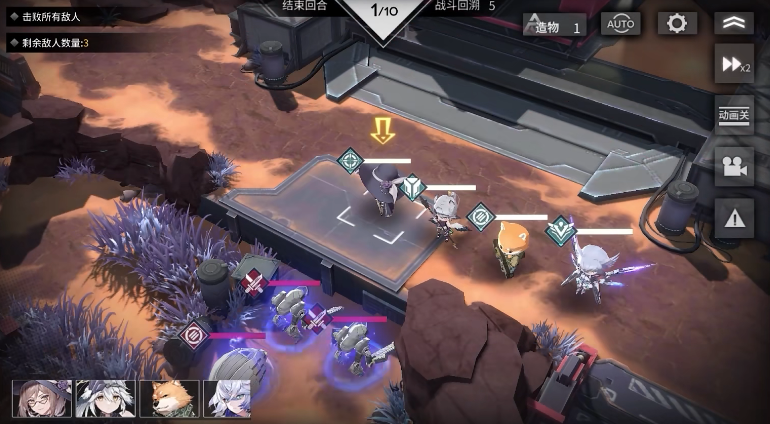The image size is (770, 424).
Task: Choose the shiba dog character portrait
Action: pyautogui.click(x=168, y=398)
